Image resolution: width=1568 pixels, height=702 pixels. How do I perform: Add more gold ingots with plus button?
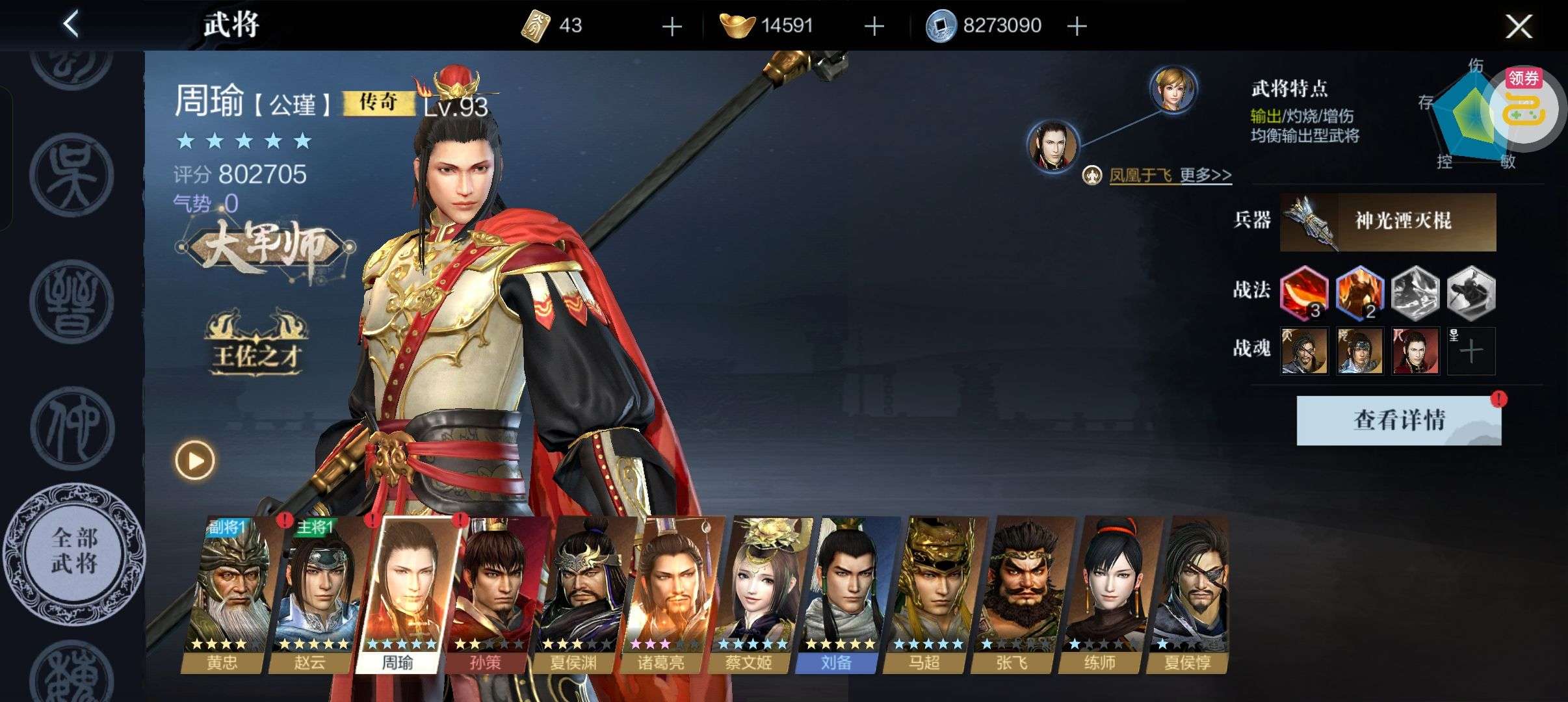[874, 27]
